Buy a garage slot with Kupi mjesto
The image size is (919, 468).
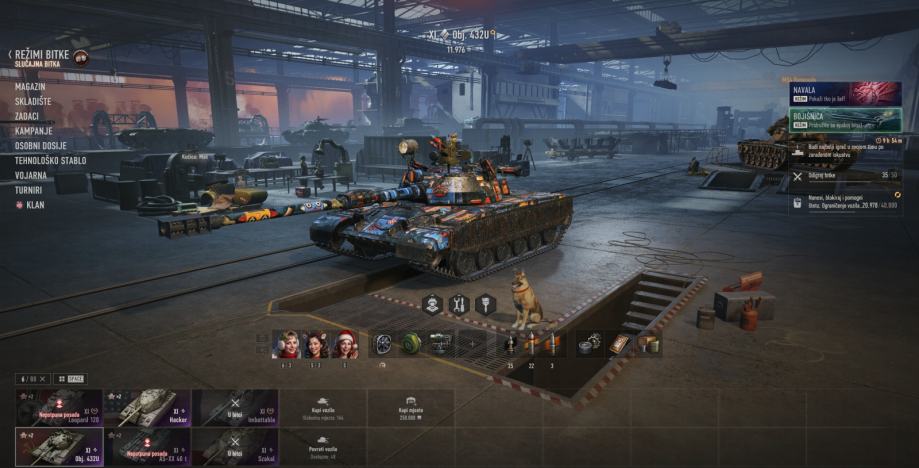coord(410,408)
